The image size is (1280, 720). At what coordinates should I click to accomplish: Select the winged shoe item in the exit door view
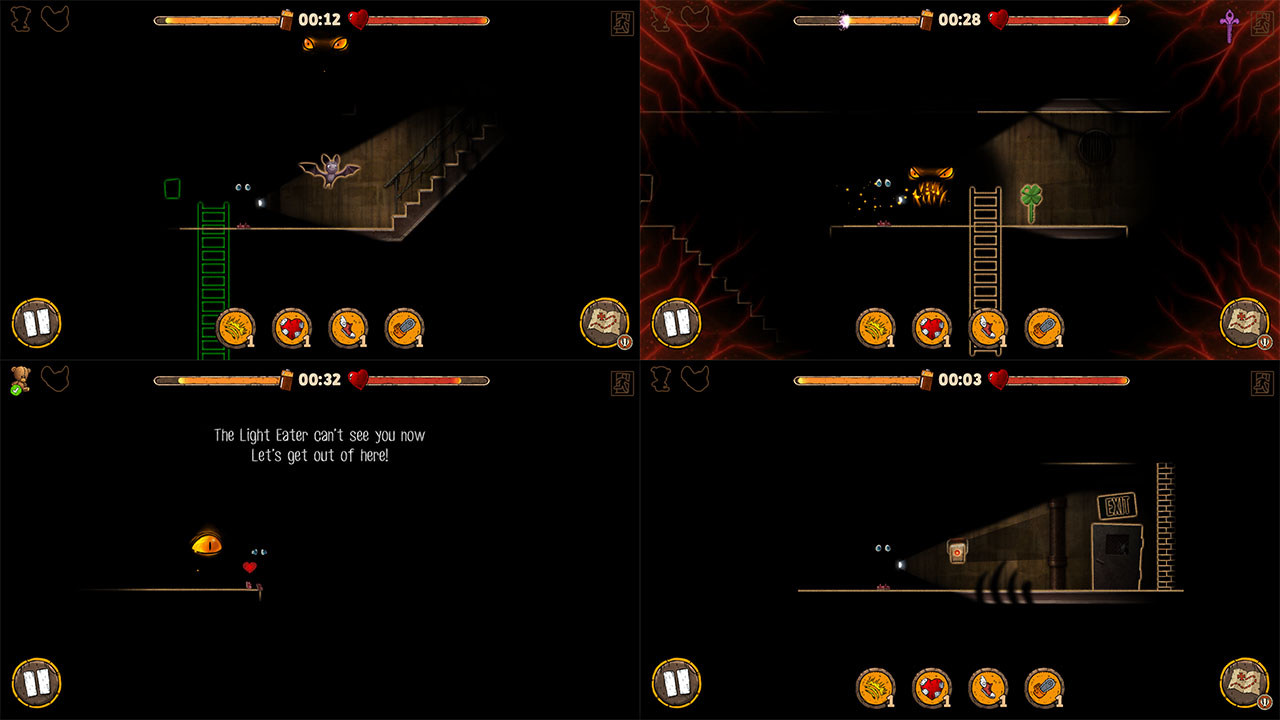point(988,688)
